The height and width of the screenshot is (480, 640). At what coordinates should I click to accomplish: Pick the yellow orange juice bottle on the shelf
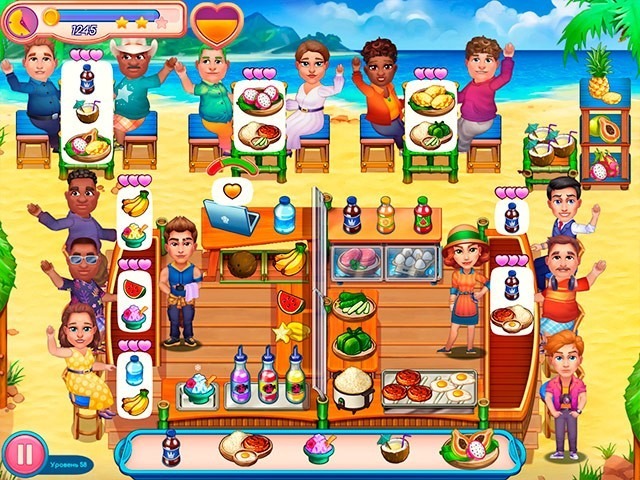pos(385,215)
